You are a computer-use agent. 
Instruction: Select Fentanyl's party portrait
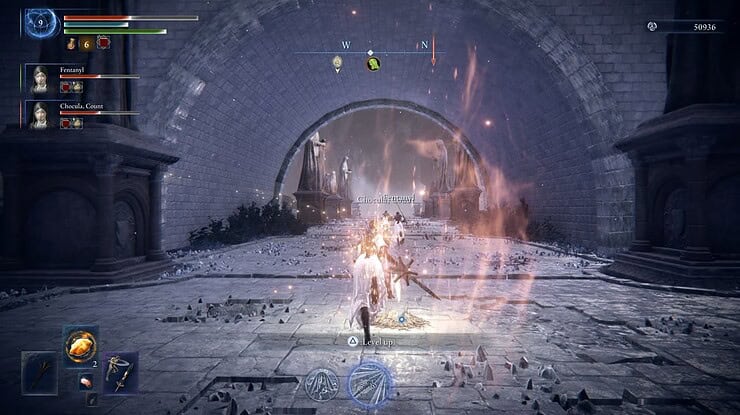40,80
